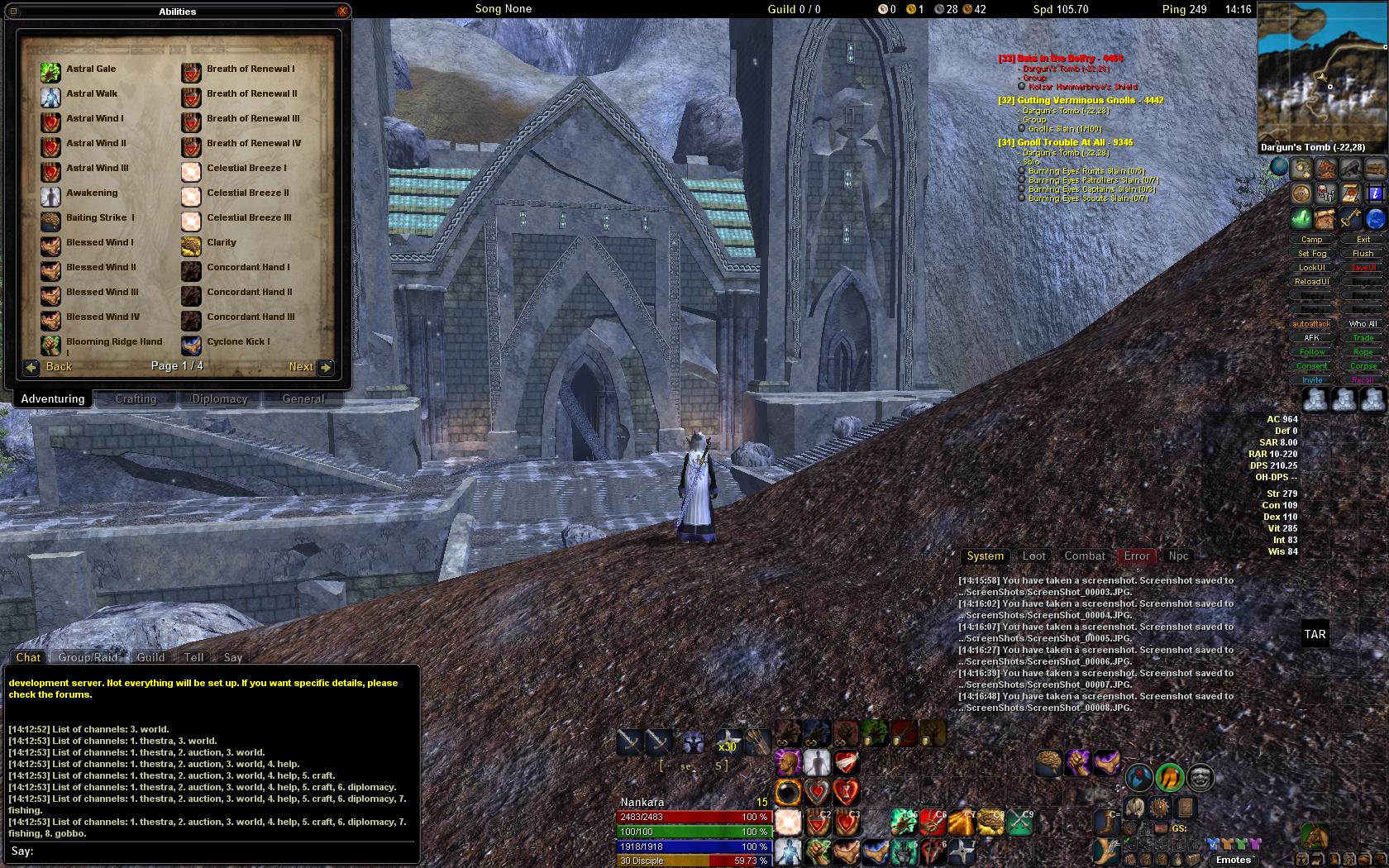This screenshot has width=1389, height=868.
Task: Switch to the Crafting abilities tab
Action: (x=136, y=399)
